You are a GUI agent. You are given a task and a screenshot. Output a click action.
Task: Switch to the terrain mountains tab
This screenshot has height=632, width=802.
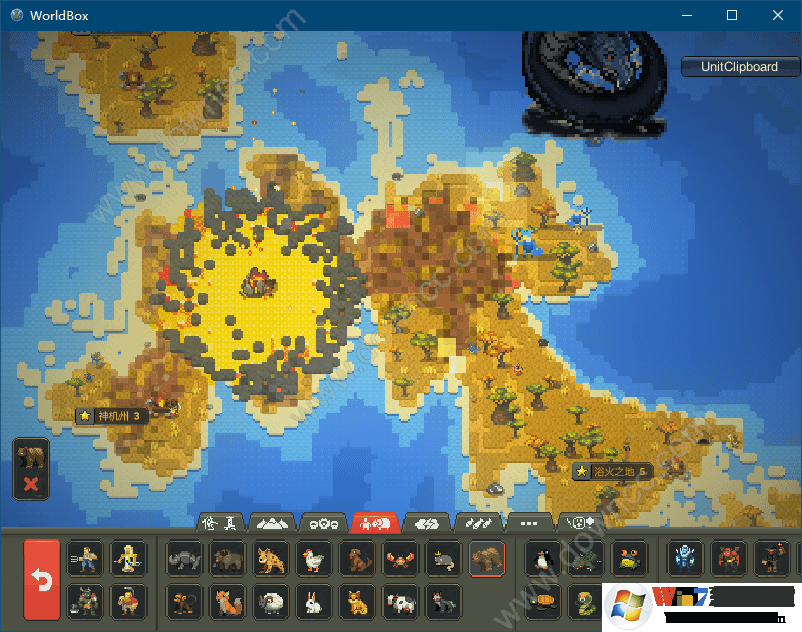271,522
